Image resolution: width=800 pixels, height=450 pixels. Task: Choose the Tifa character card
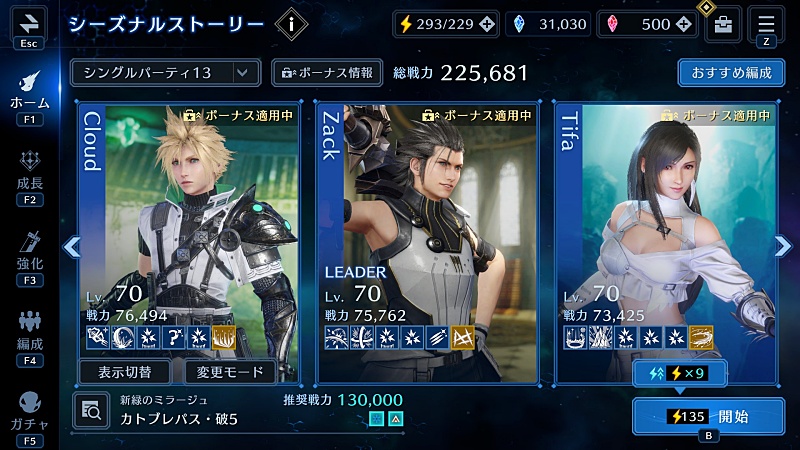click(x=666, y=230)
